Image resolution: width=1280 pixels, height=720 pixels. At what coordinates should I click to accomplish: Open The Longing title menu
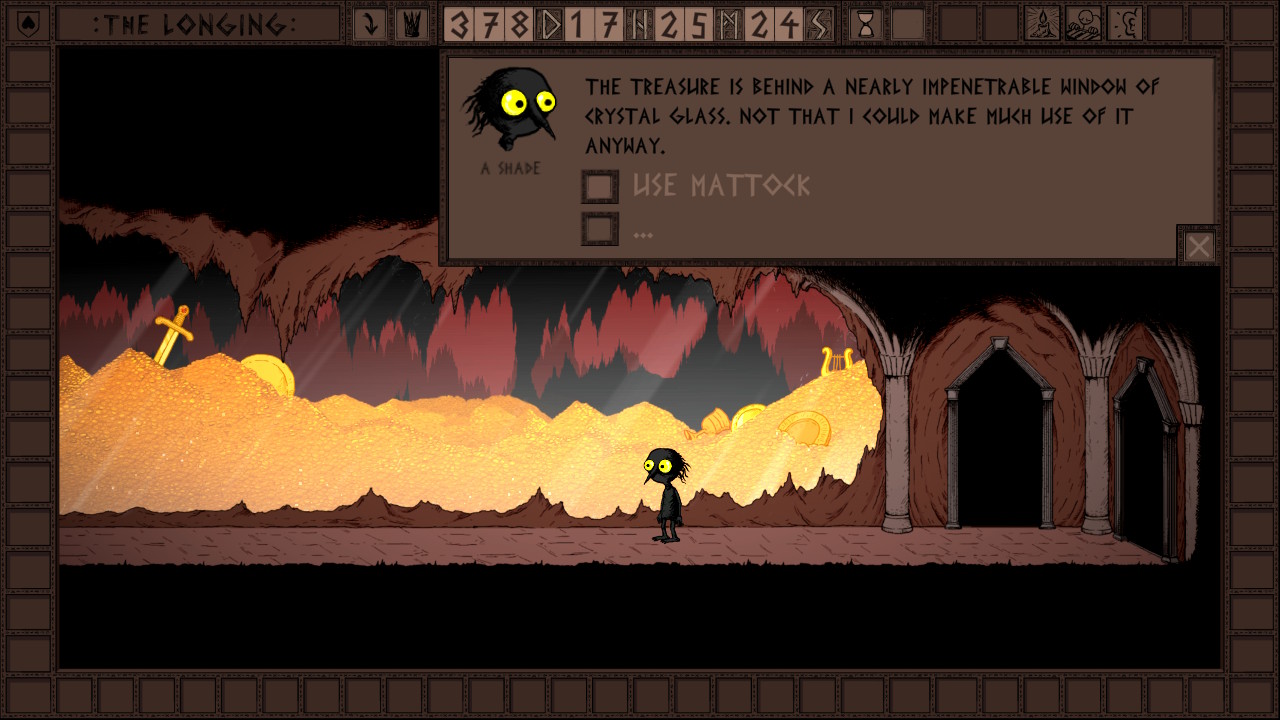click(x=196, y=24)
